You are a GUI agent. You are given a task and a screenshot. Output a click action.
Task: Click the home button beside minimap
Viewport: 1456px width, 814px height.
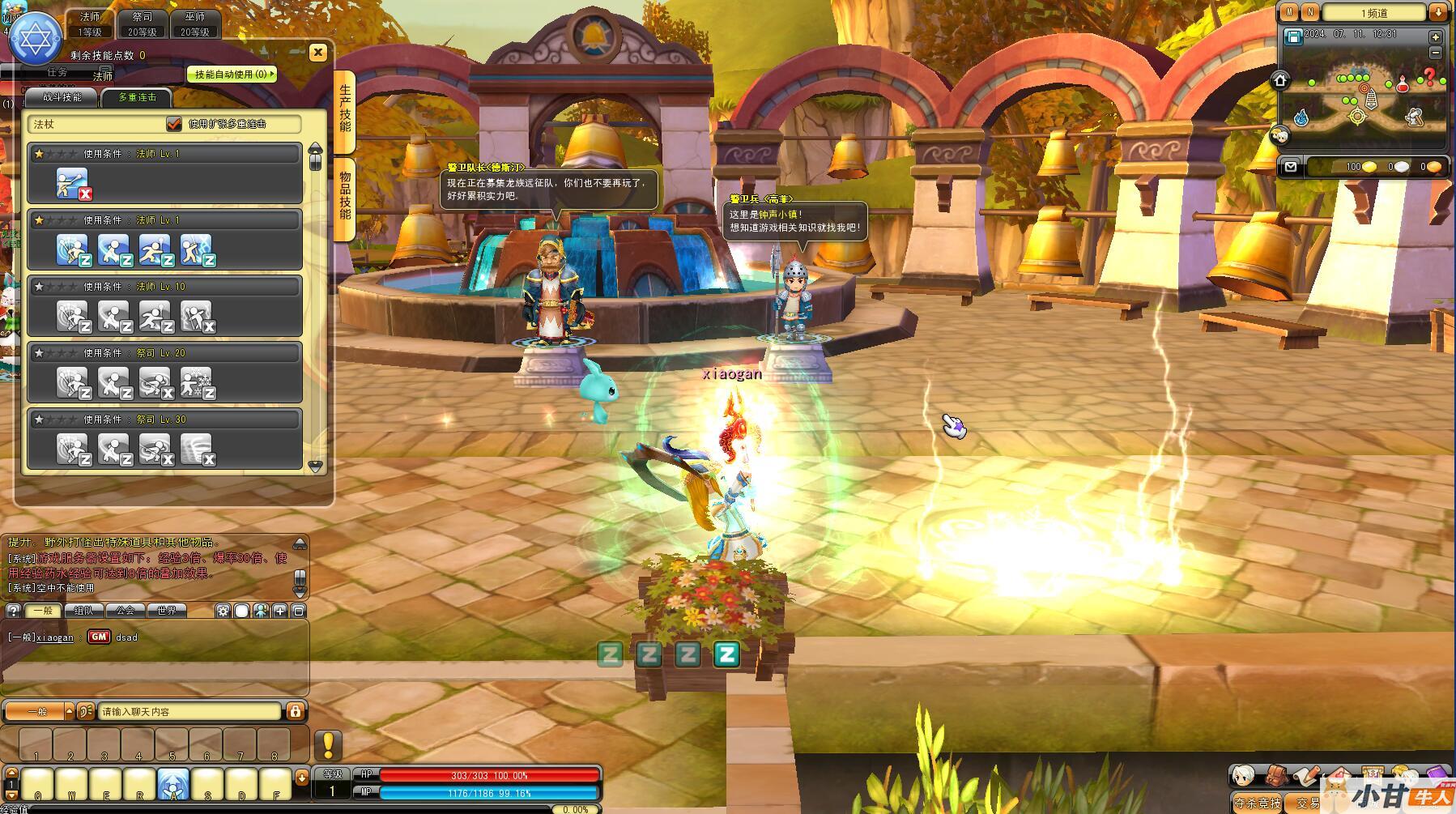pyautogui.click(x=1280, y=80)
